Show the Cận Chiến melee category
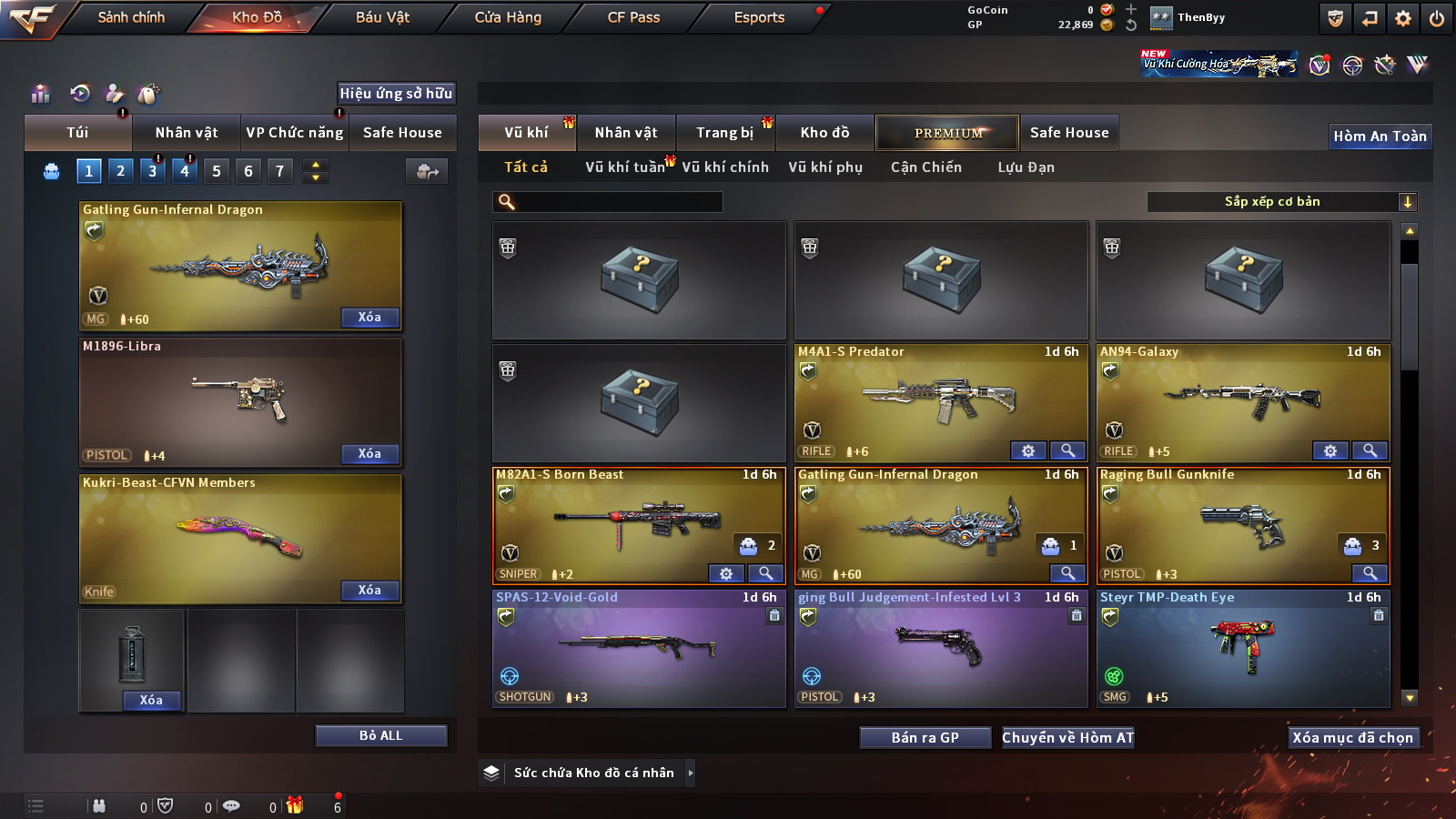Viewport: 1456px width, 819px height. coord(925,167)
